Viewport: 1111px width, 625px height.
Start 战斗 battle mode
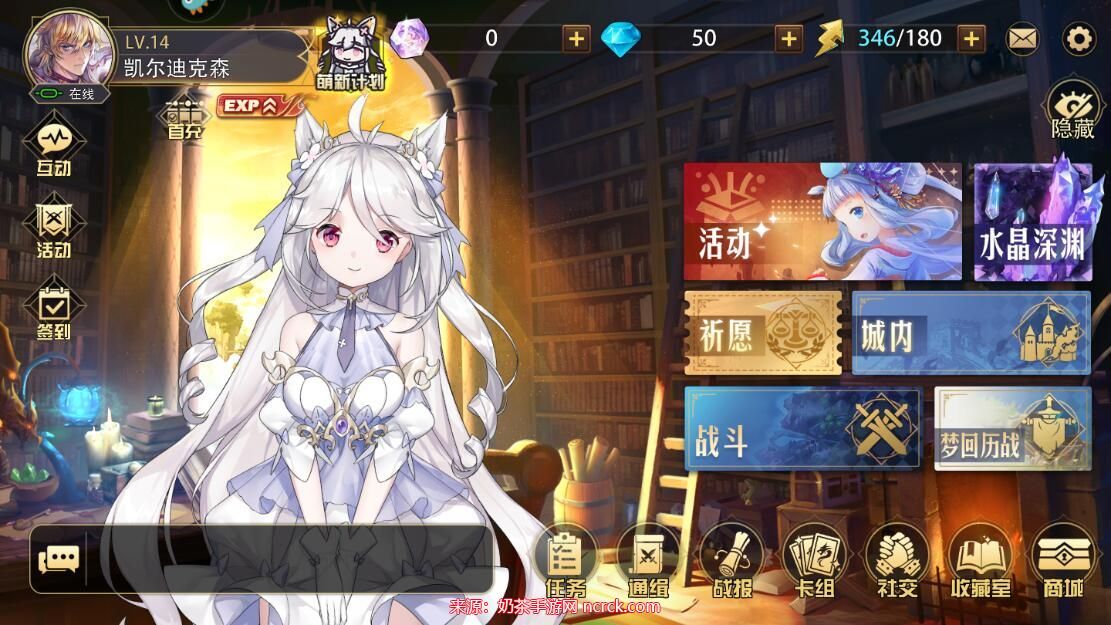(802, 428)
